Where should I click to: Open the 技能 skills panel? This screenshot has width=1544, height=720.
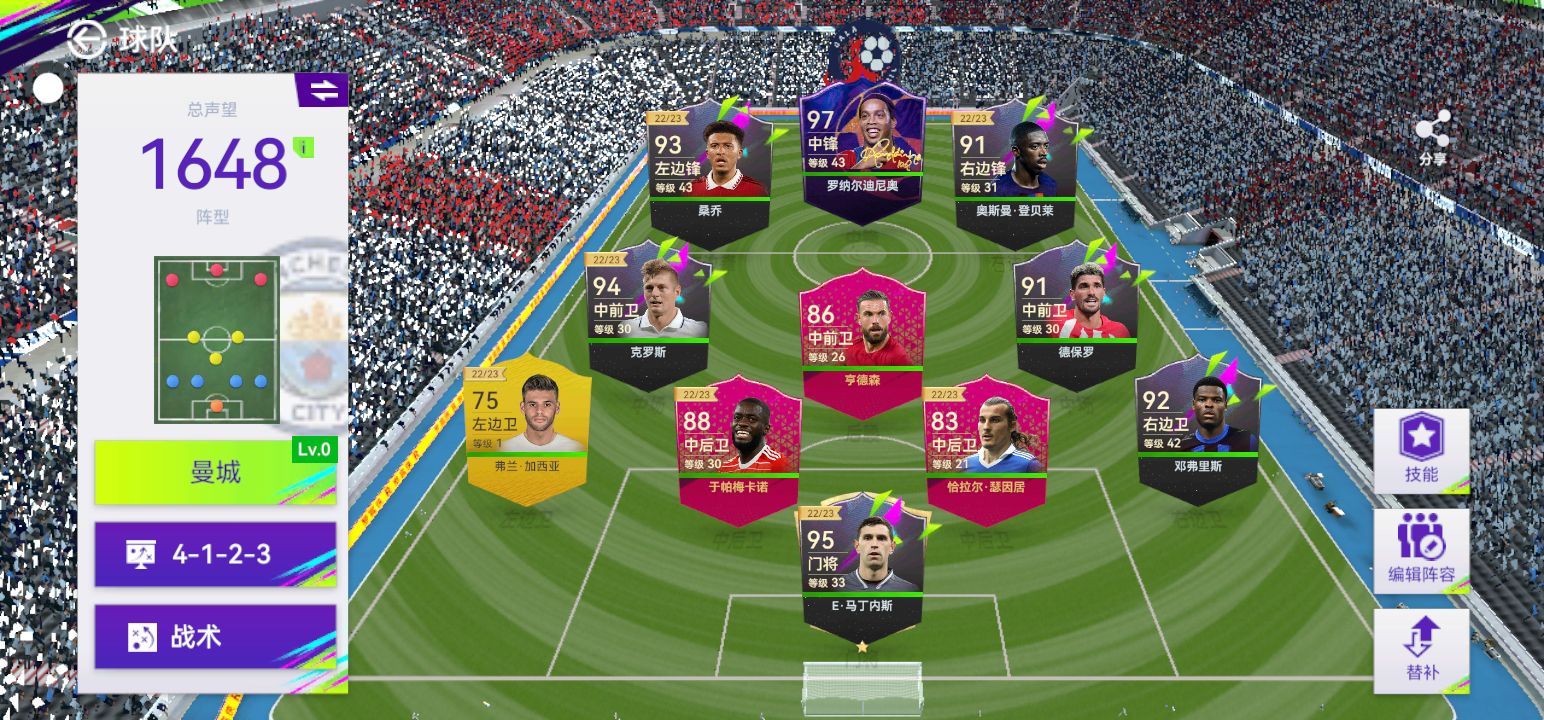coord(1420,450)
